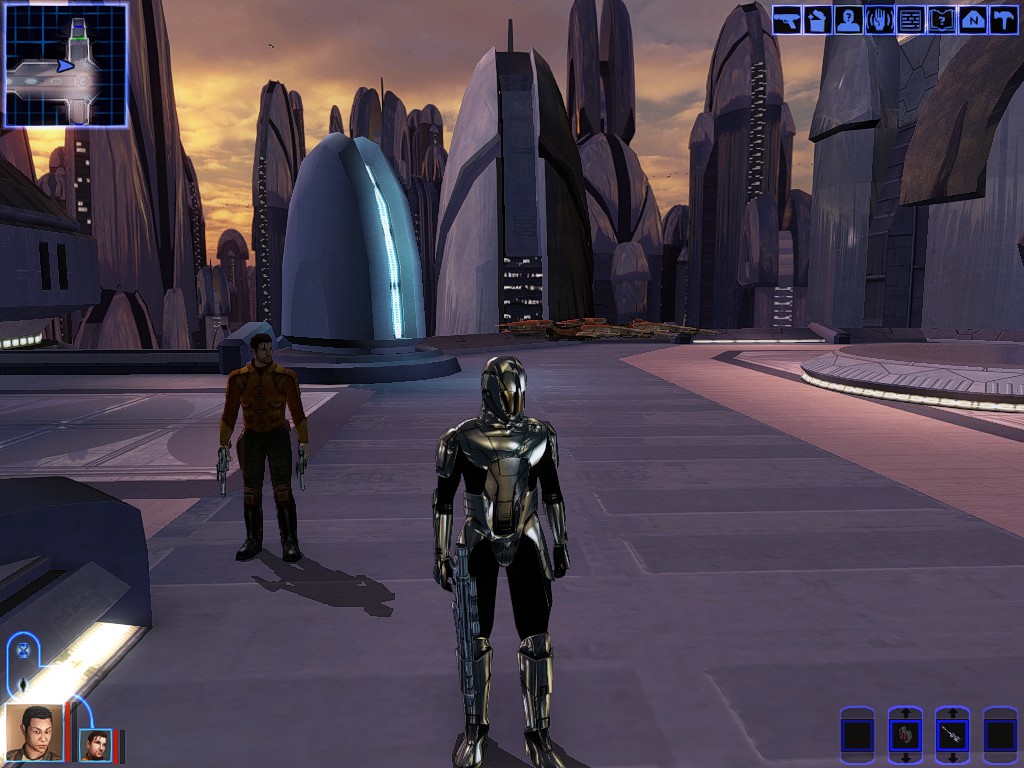Open the Inventory container icon
The image size is (1024, 768).
(817, 20)
